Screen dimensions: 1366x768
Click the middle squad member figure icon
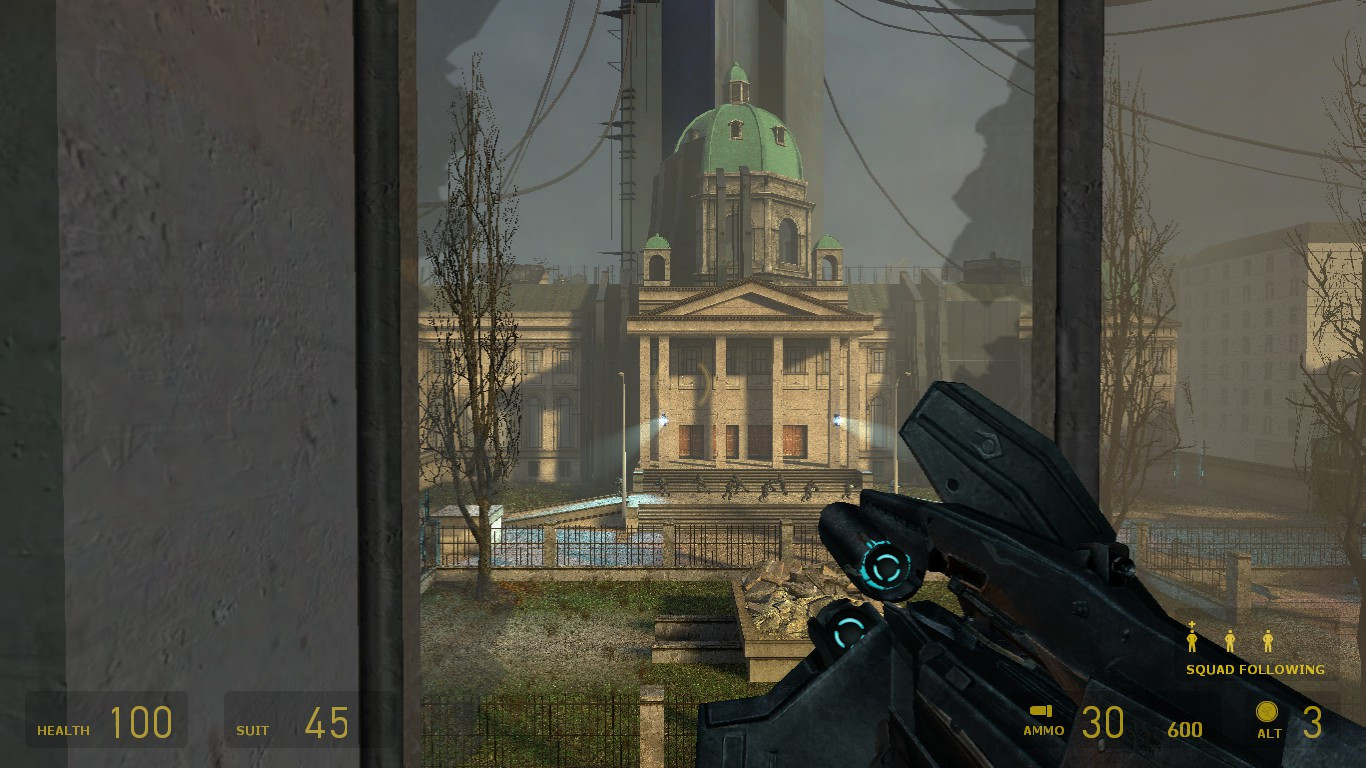click(x=1230, y=640)
